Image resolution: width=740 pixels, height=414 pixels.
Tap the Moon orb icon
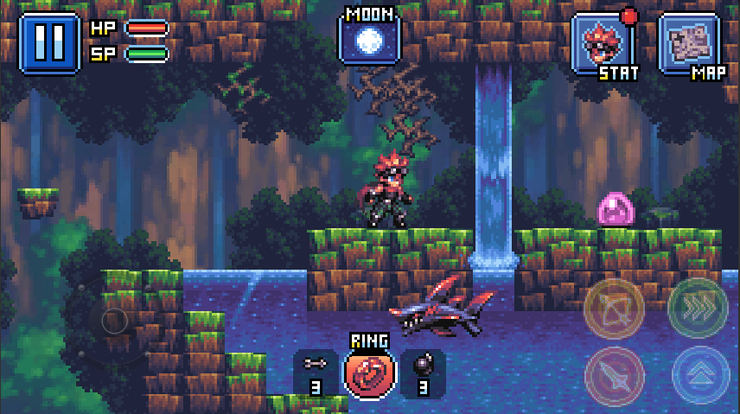click(370, 40)
